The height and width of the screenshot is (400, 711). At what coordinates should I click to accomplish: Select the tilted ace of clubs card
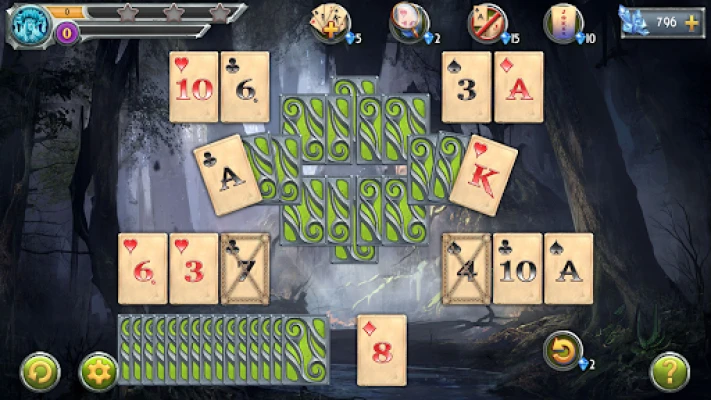(x=228, y=174)
